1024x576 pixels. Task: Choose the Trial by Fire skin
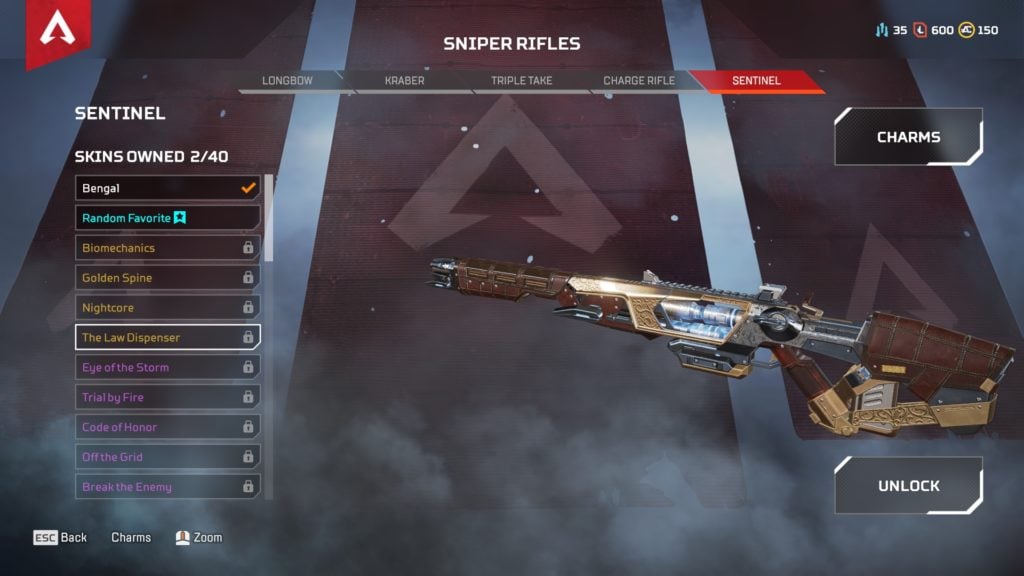[x=167, y=398]
